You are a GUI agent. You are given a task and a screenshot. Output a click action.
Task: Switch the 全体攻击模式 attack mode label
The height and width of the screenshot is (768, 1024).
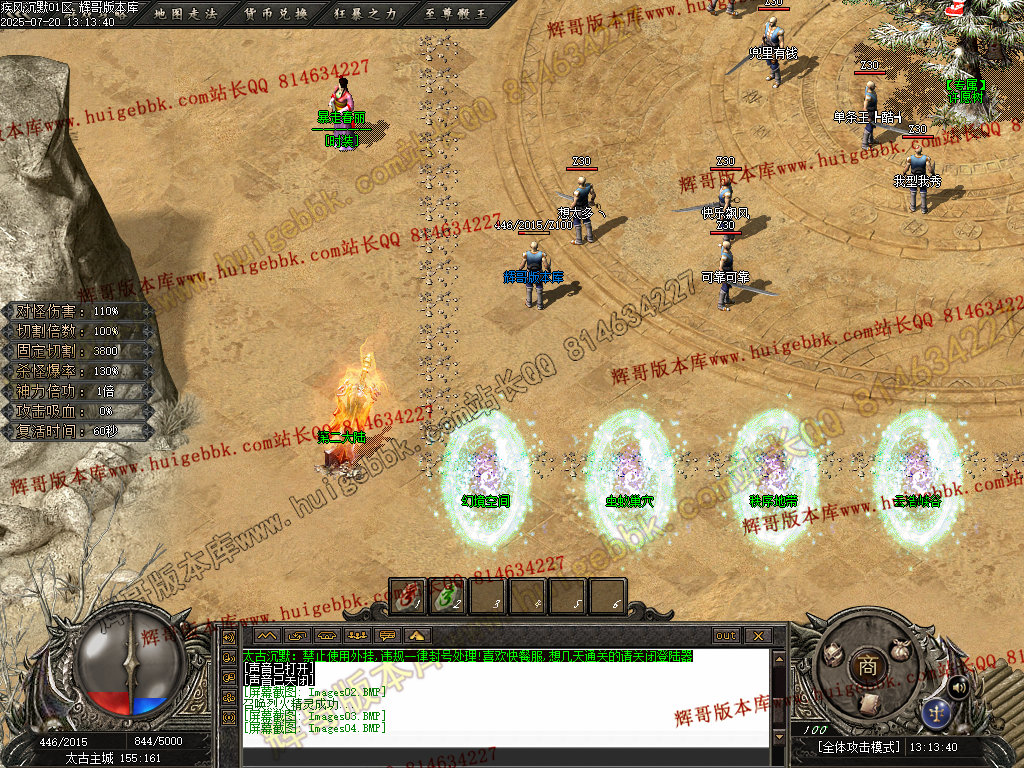(x=859, y=747)
